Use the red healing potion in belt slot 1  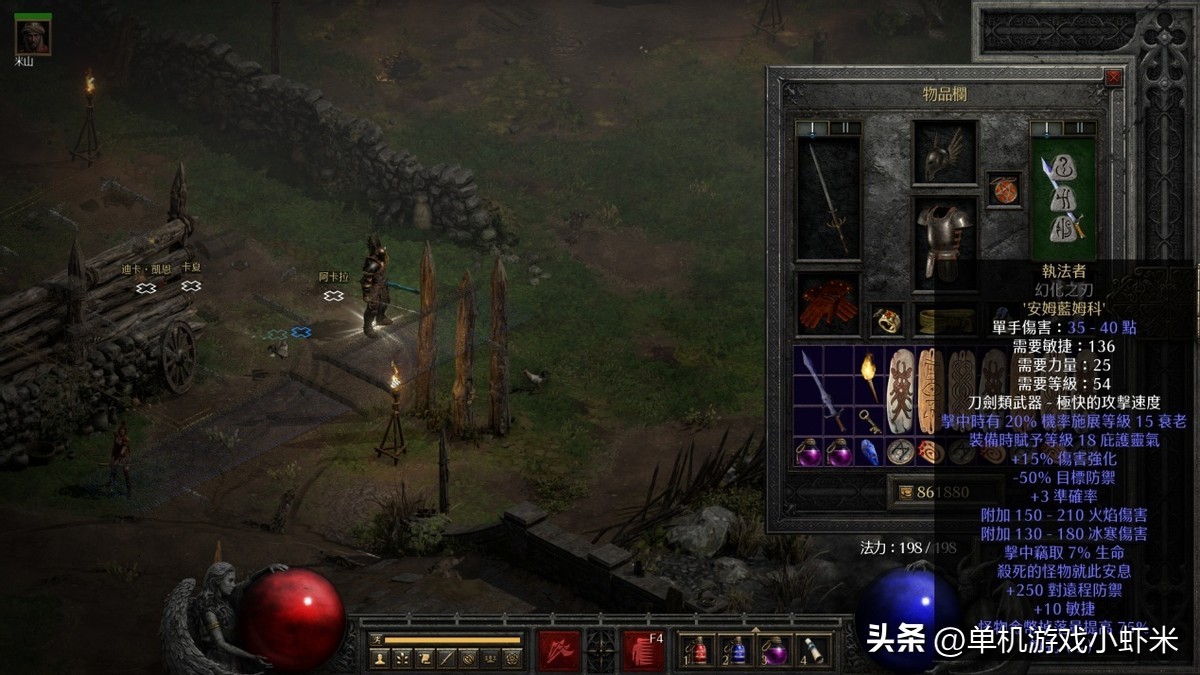click(x=699, y=651)
